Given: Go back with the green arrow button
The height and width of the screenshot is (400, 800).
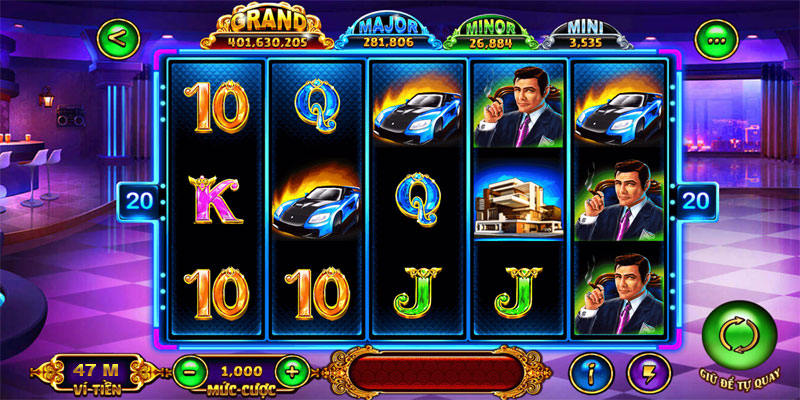Looking at the screenshot, I should coord(118,40).
